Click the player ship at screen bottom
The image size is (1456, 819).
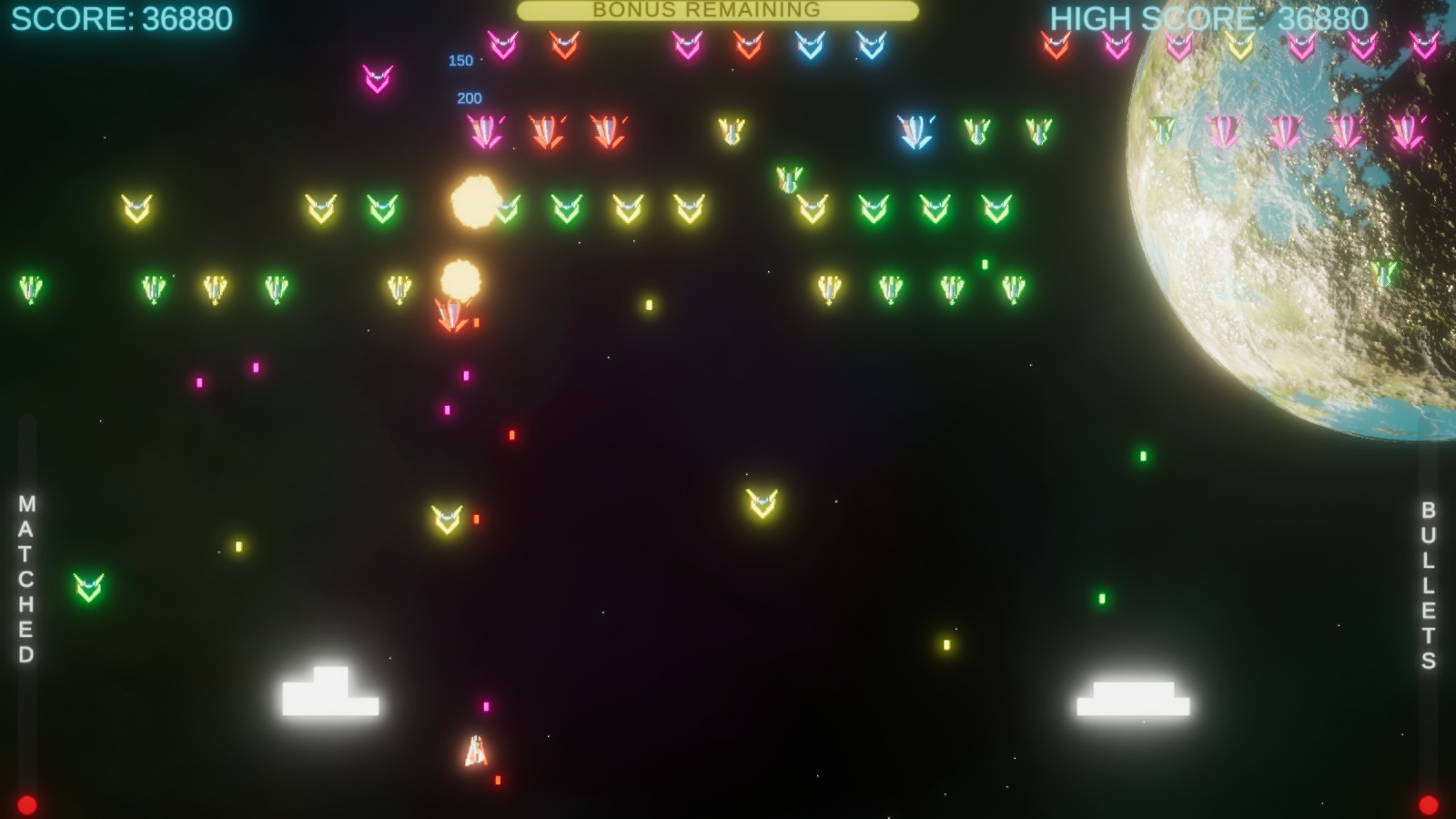click(477, 750)
